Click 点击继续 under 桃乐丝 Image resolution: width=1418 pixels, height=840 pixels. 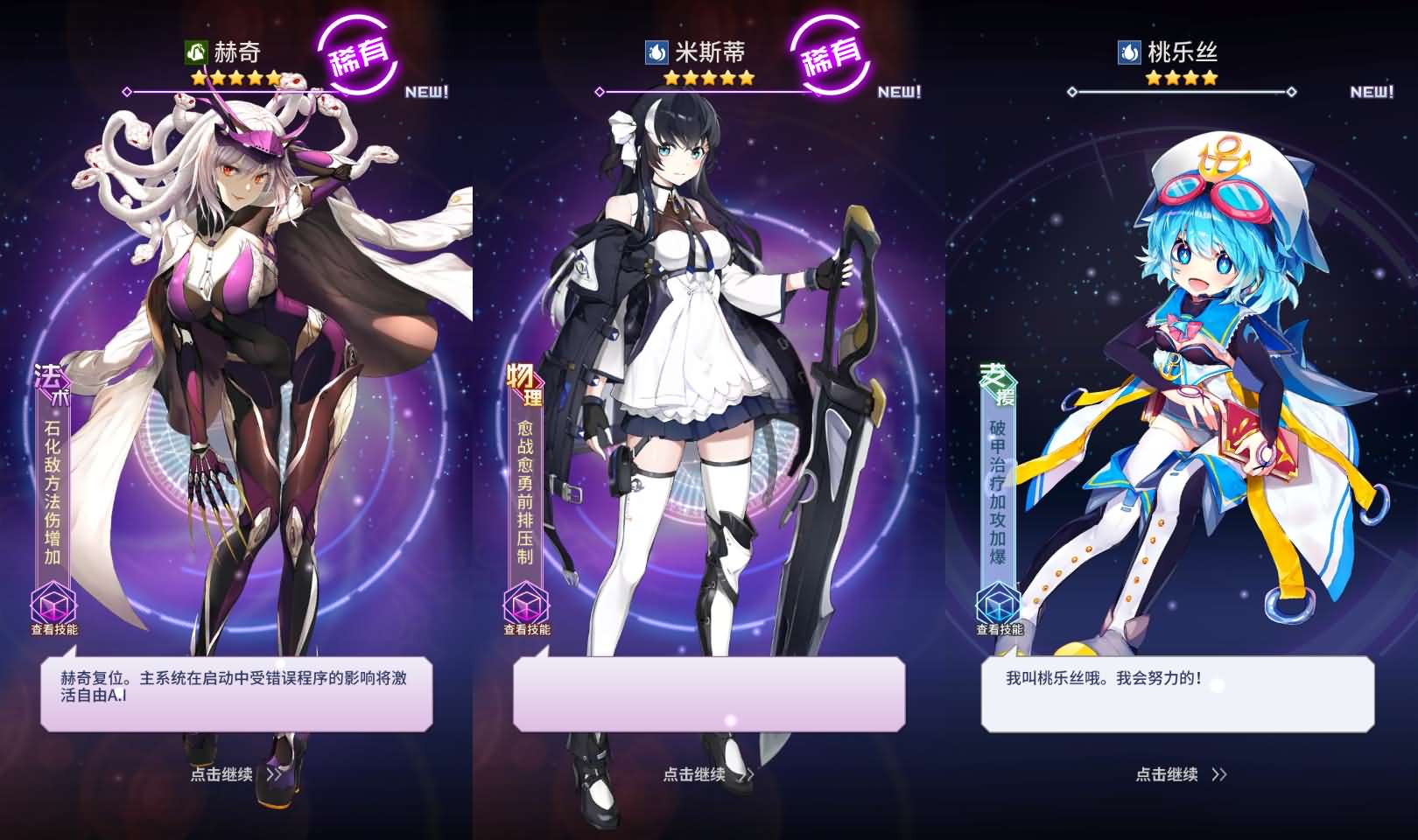(1166, 775)
